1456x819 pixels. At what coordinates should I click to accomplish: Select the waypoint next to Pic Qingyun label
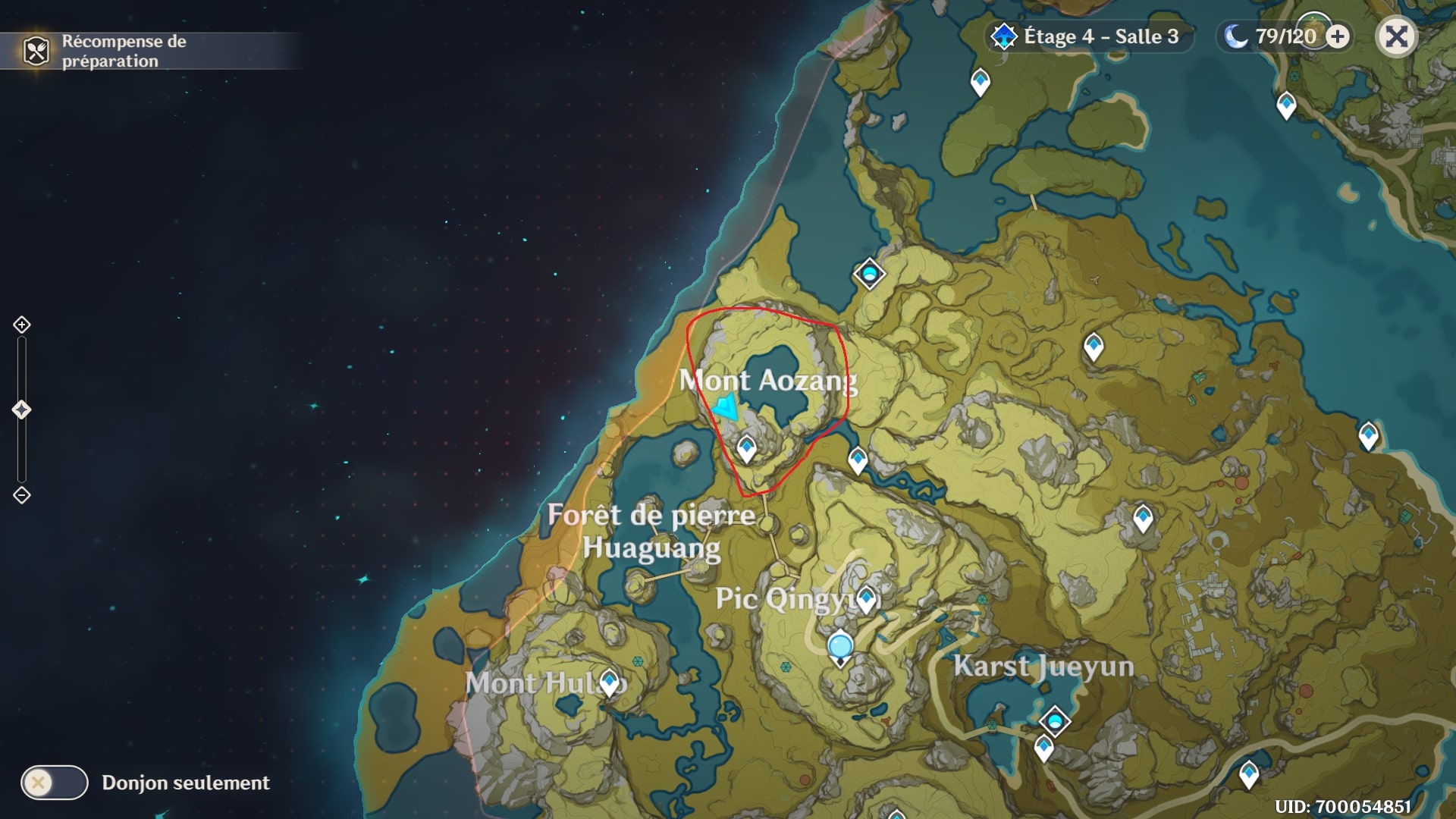click(x=866, y=599)
